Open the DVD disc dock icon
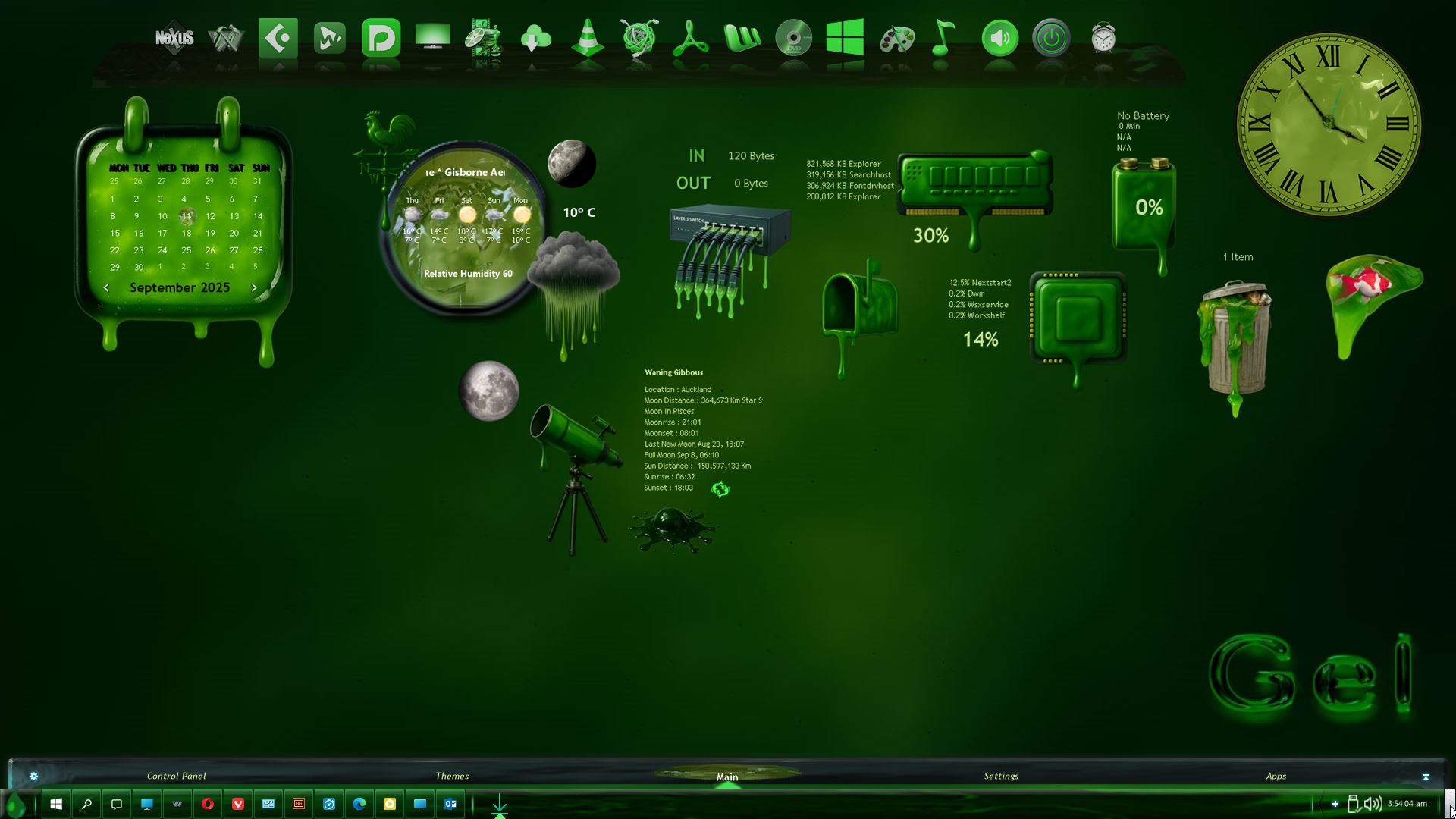 [x=793, y=37]
